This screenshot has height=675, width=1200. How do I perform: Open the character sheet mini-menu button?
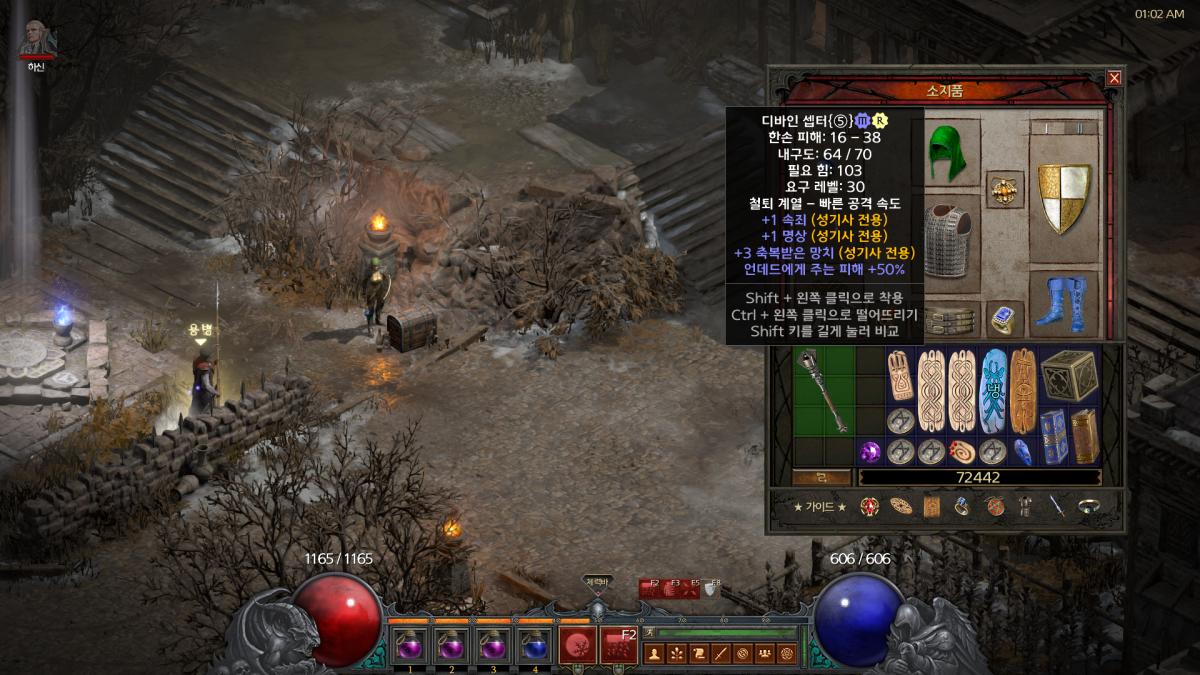(655, 654)
